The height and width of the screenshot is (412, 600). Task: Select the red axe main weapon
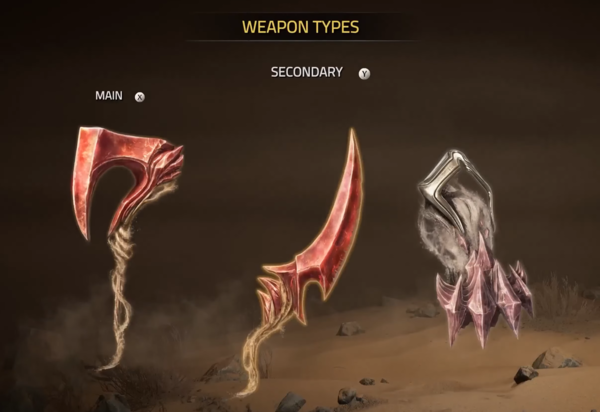127,183
